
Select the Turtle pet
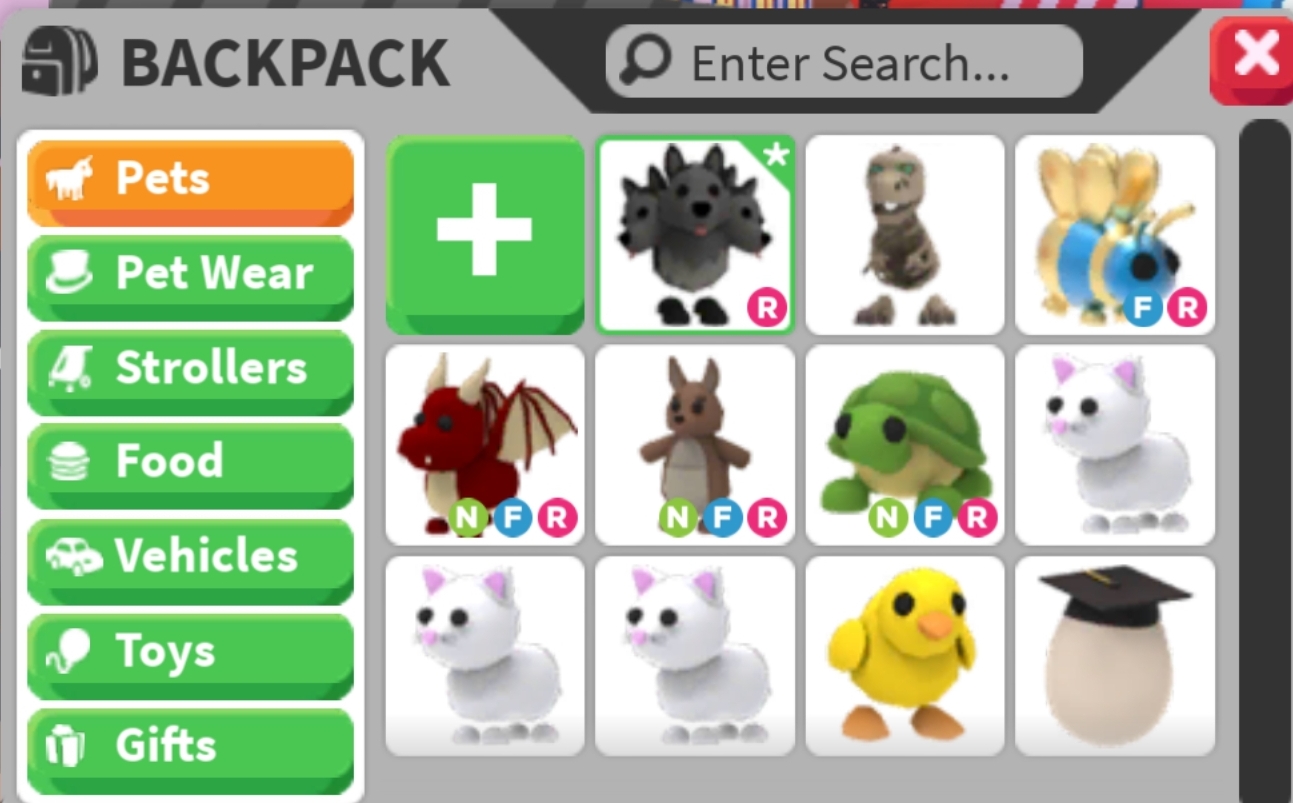[904, 444]
